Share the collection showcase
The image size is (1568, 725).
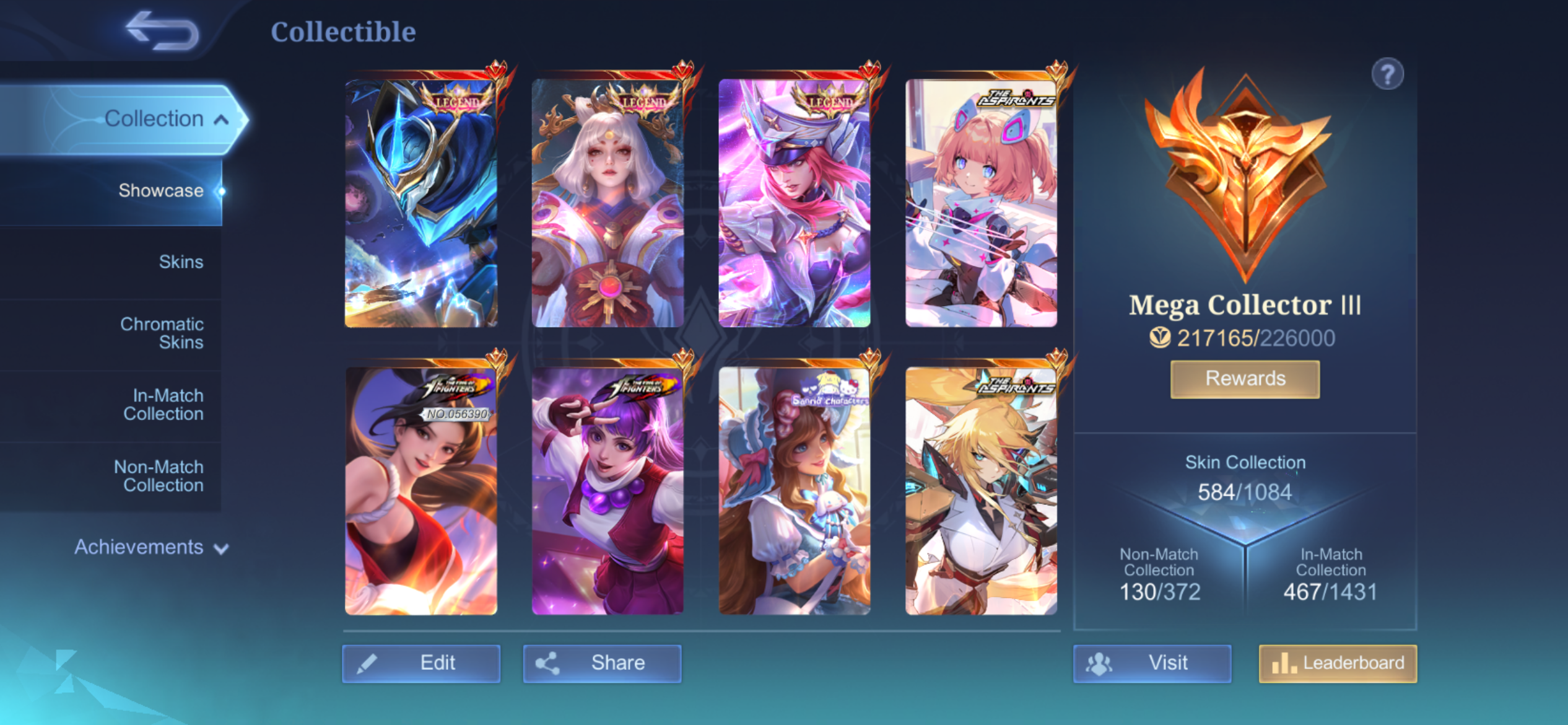(602, 663)
